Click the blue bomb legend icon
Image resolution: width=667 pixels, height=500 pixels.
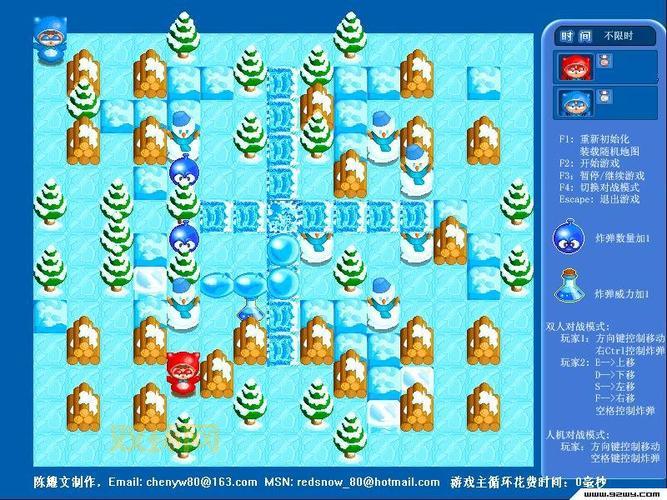tap(570, 239)
